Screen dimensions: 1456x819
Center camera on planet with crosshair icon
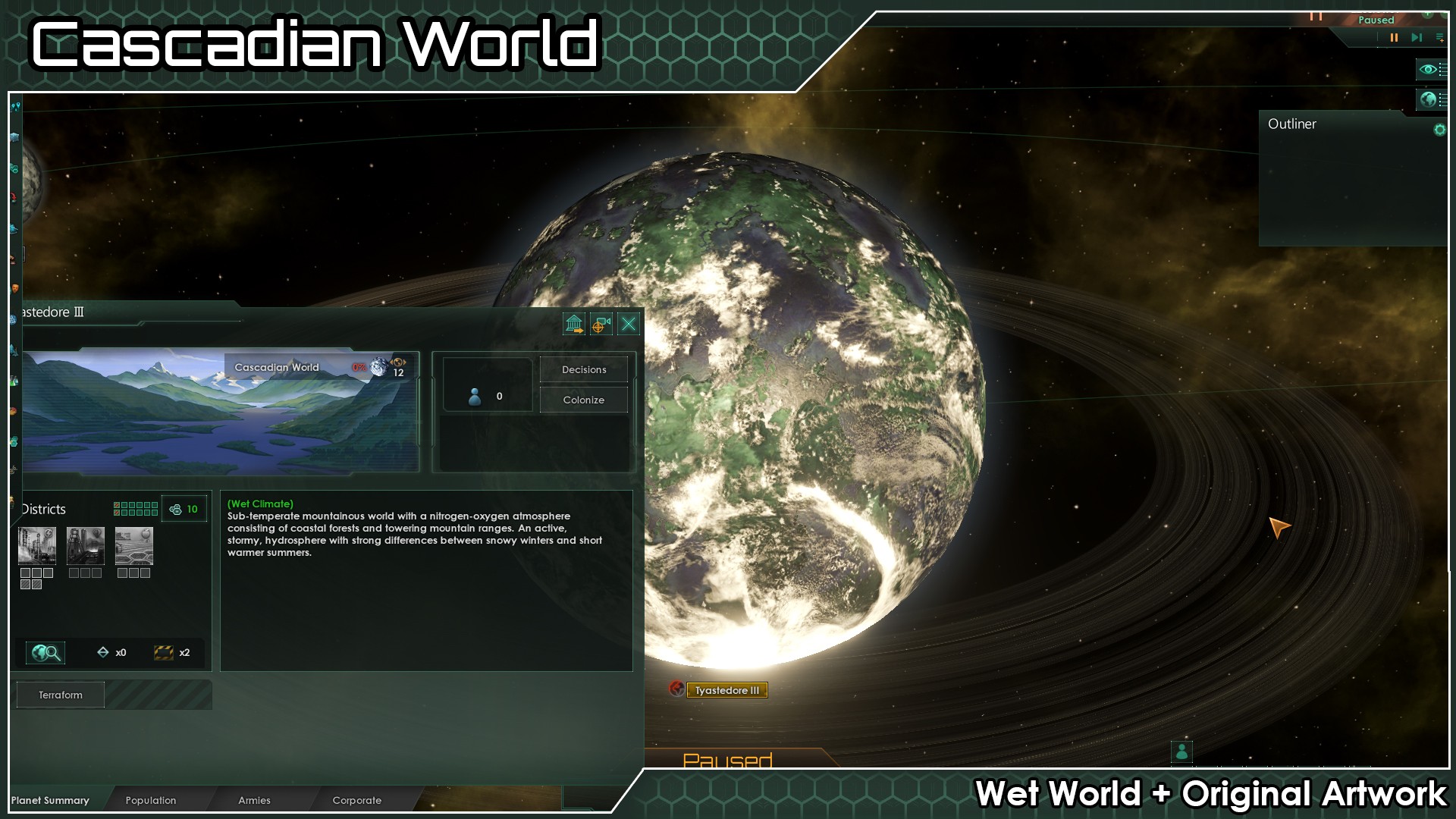601,325
